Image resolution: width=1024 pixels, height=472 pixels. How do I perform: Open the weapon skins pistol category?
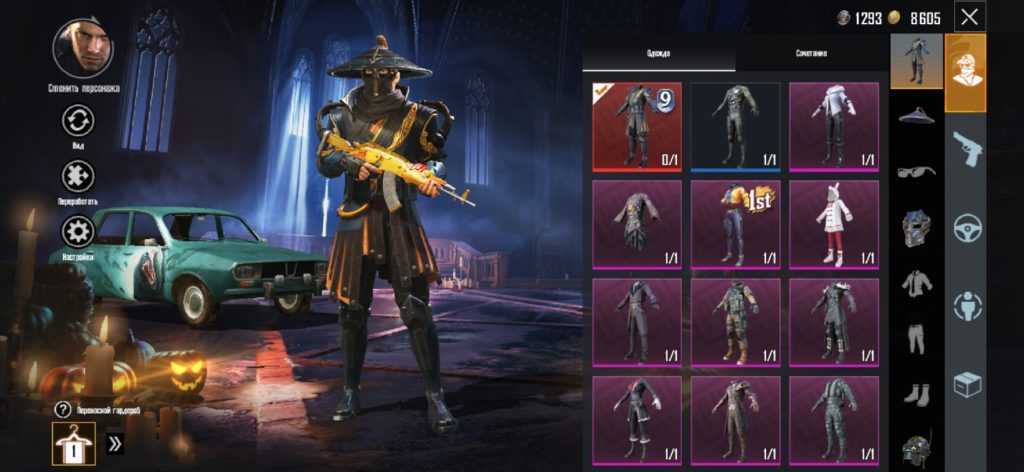coord(966,148)
